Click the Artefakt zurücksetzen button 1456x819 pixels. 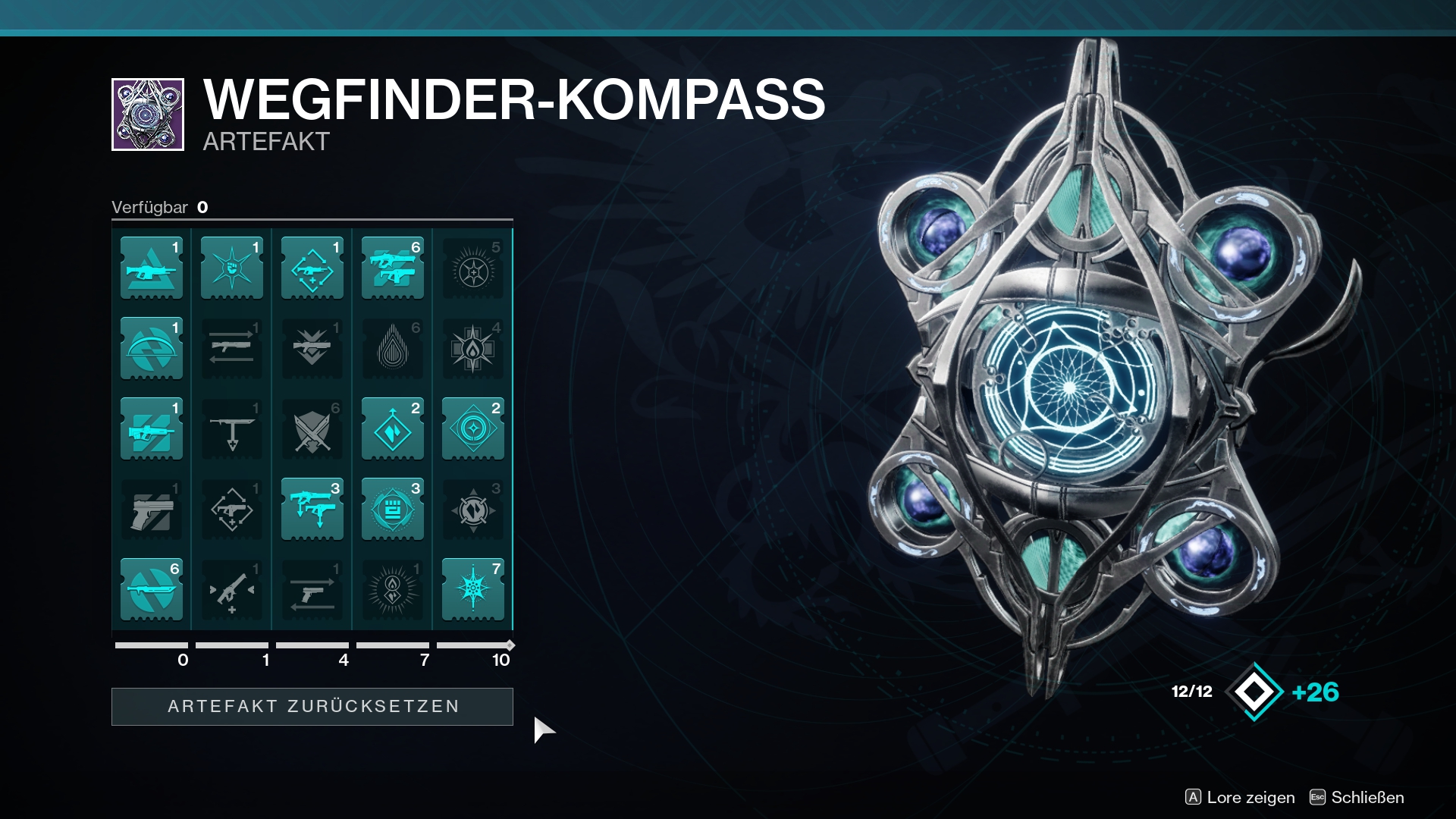[x=312, y=706]
